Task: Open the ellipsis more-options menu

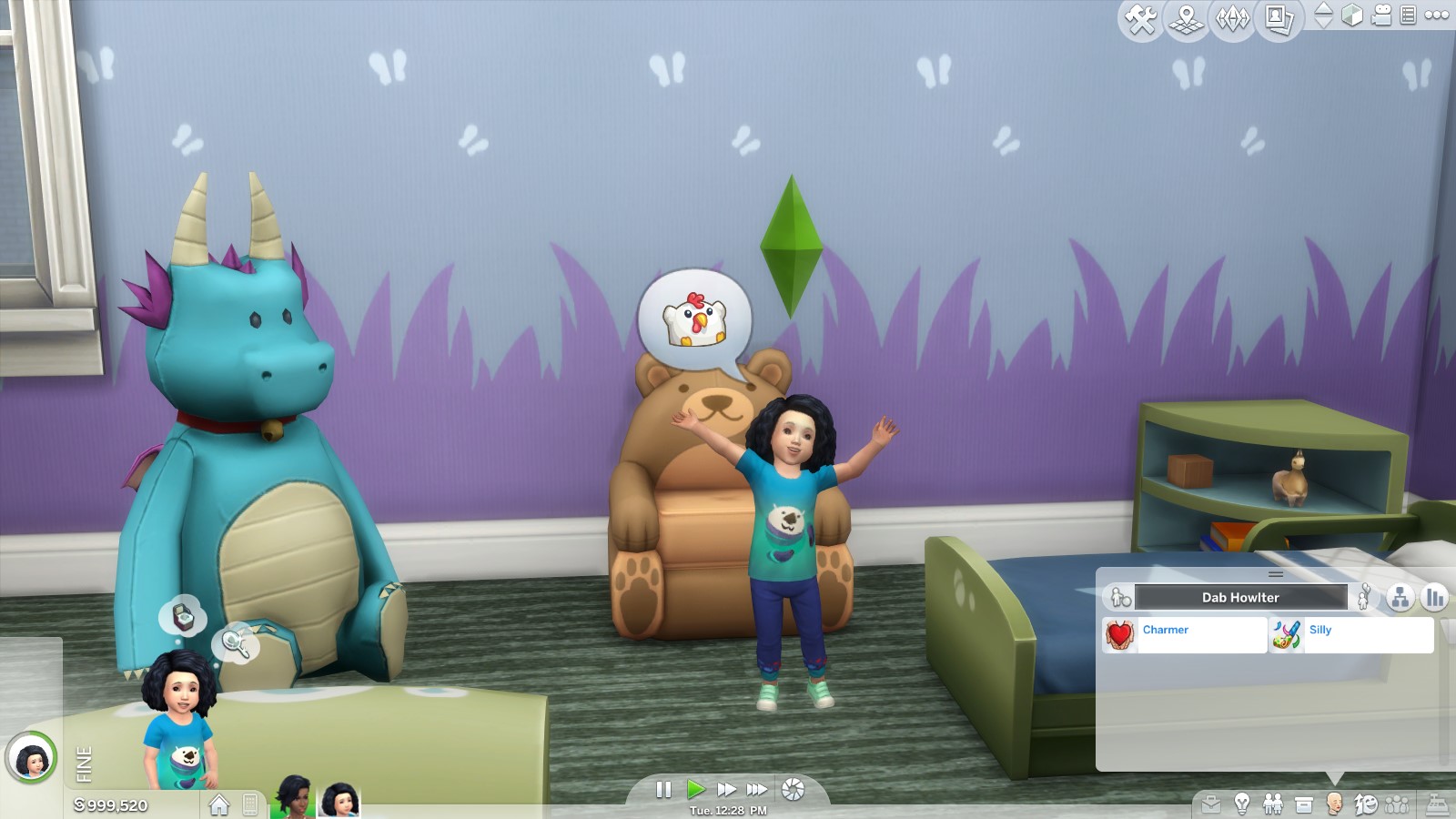Action: pos(1436,16)
